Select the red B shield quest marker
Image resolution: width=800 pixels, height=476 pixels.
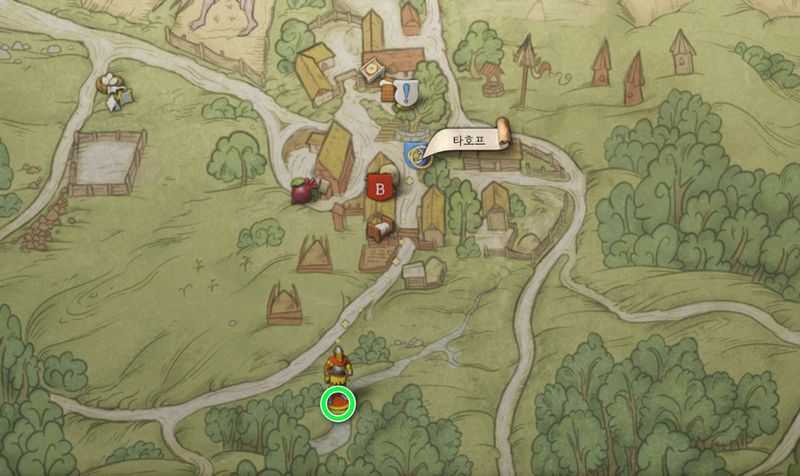coord(379,186)
